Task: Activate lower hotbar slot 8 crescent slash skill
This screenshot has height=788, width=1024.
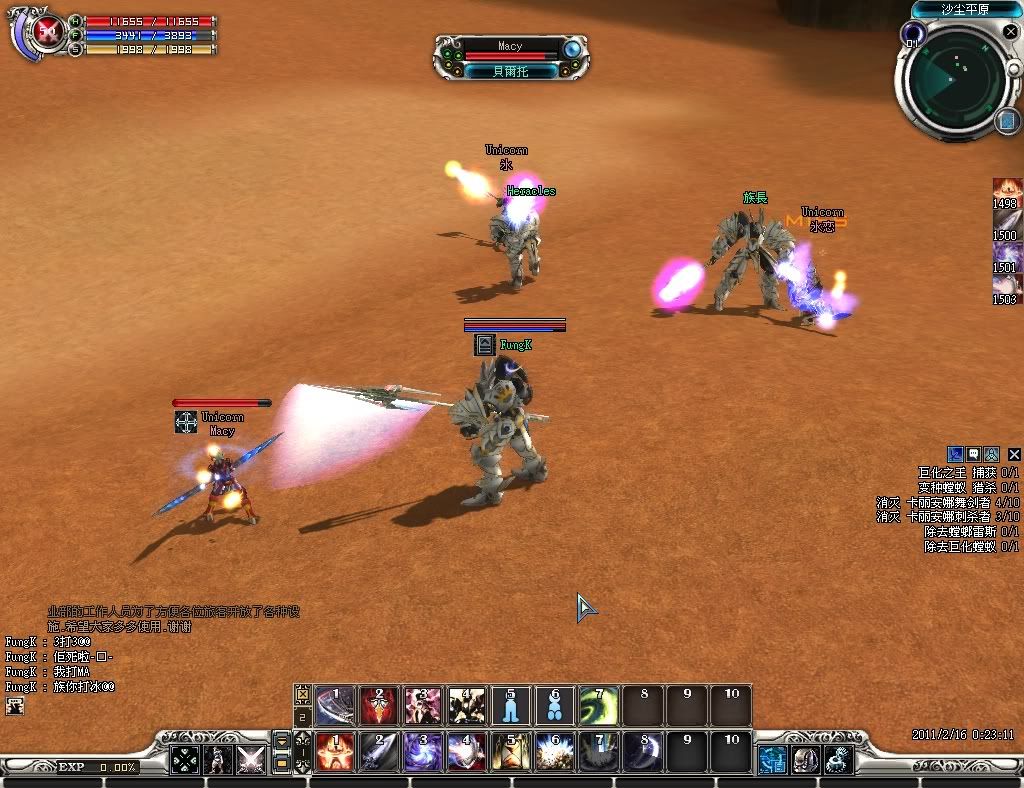Action: (642, 752)
